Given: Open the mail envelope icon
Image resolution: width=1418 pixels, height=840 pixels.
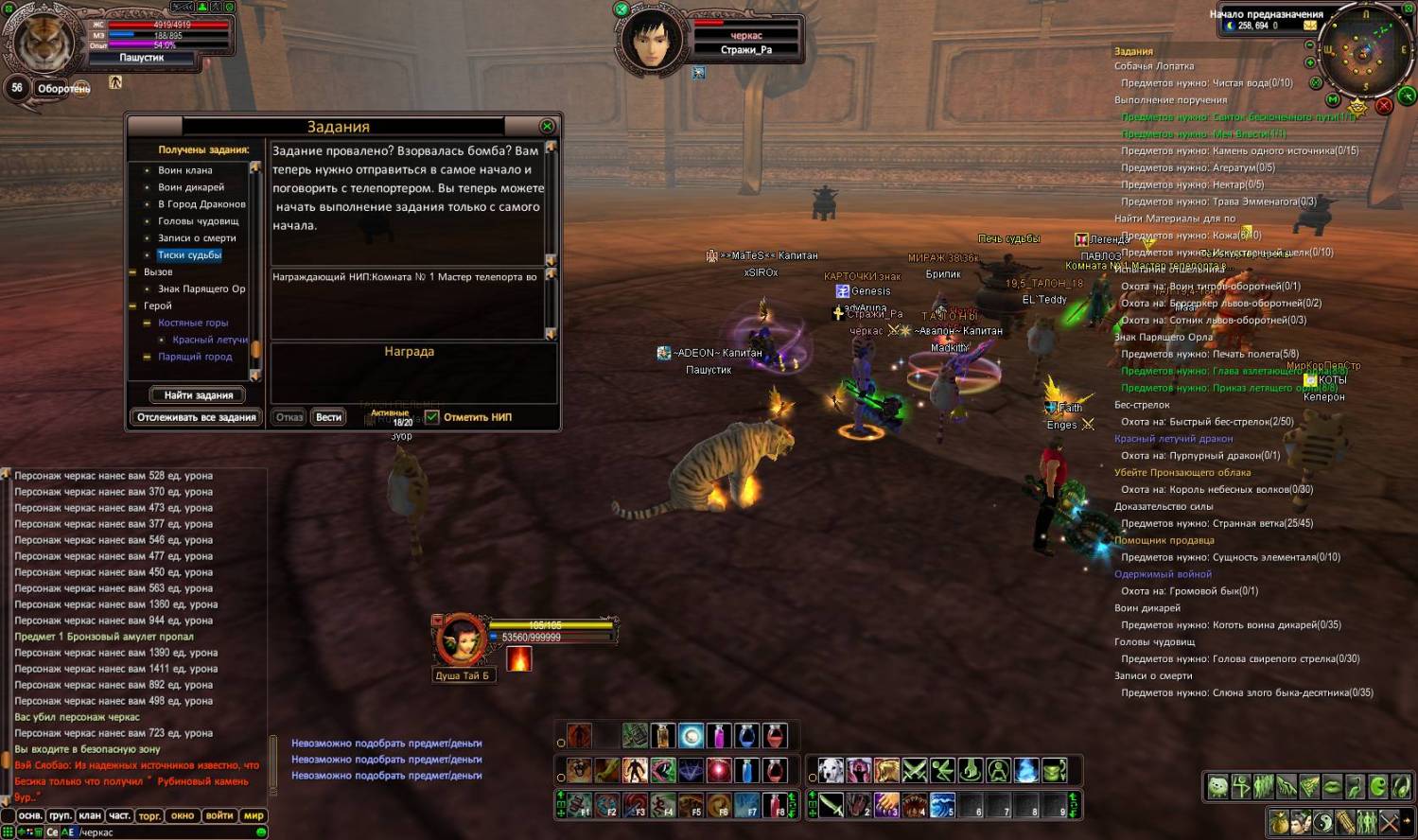Looking at the screenshot, I should [x=1310, y=26].
